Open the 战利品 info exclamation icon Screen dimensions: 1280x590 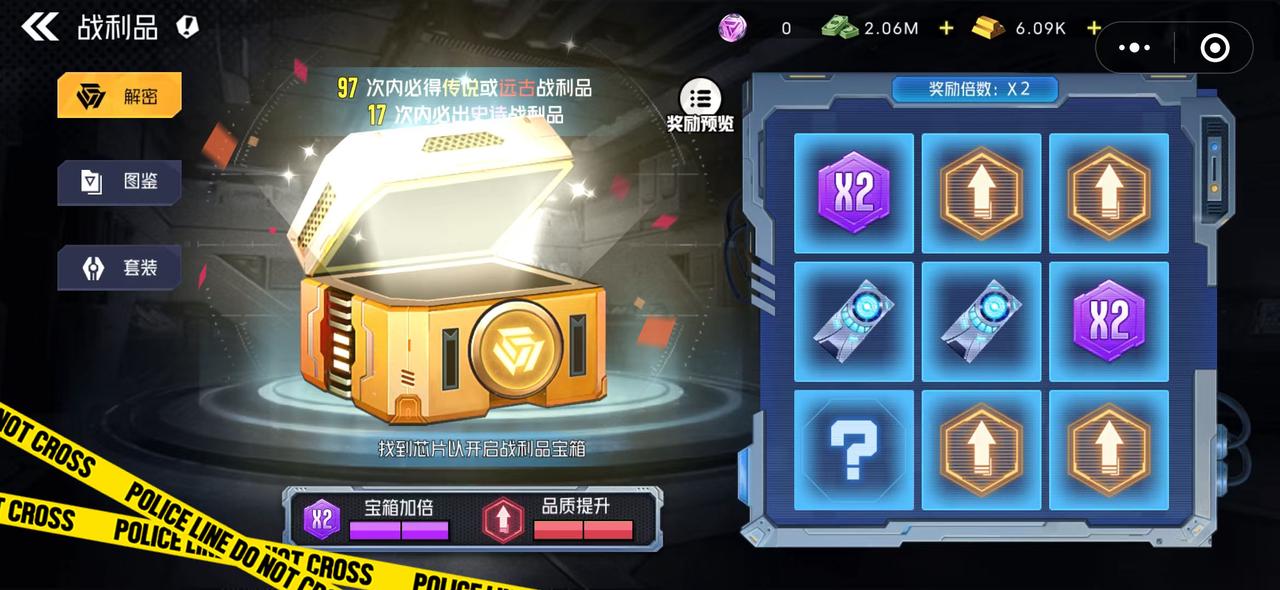point(187,27)
